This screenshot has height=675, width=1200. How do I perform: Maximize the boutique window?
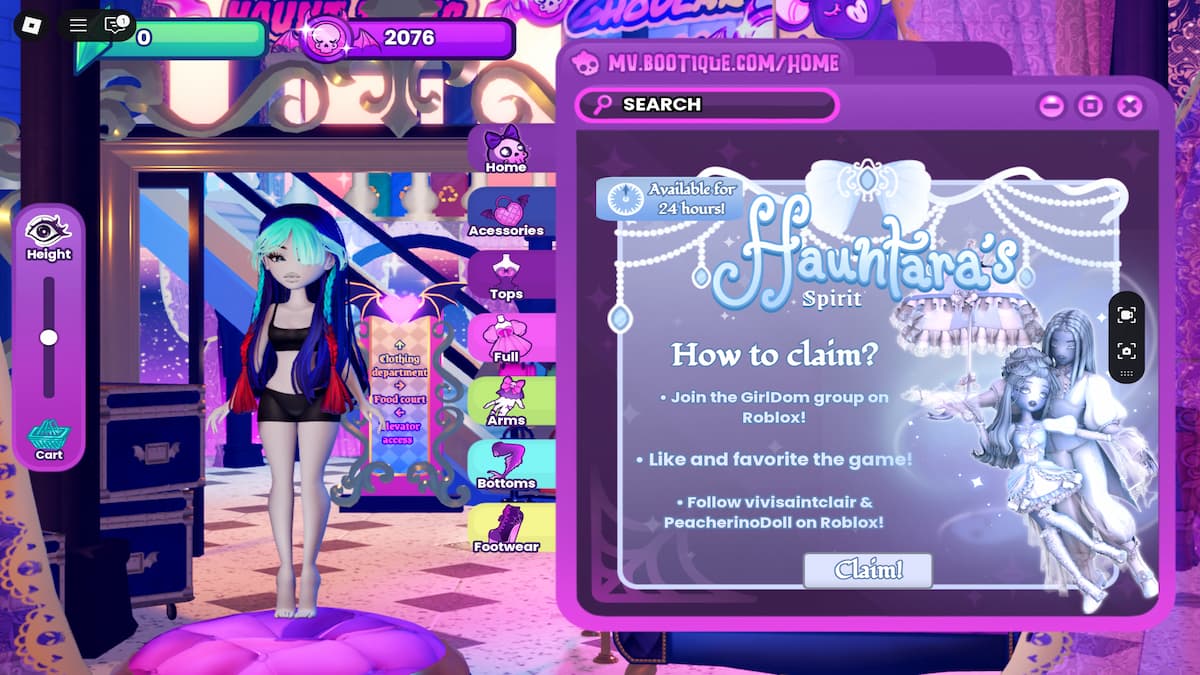point(1090,105)
